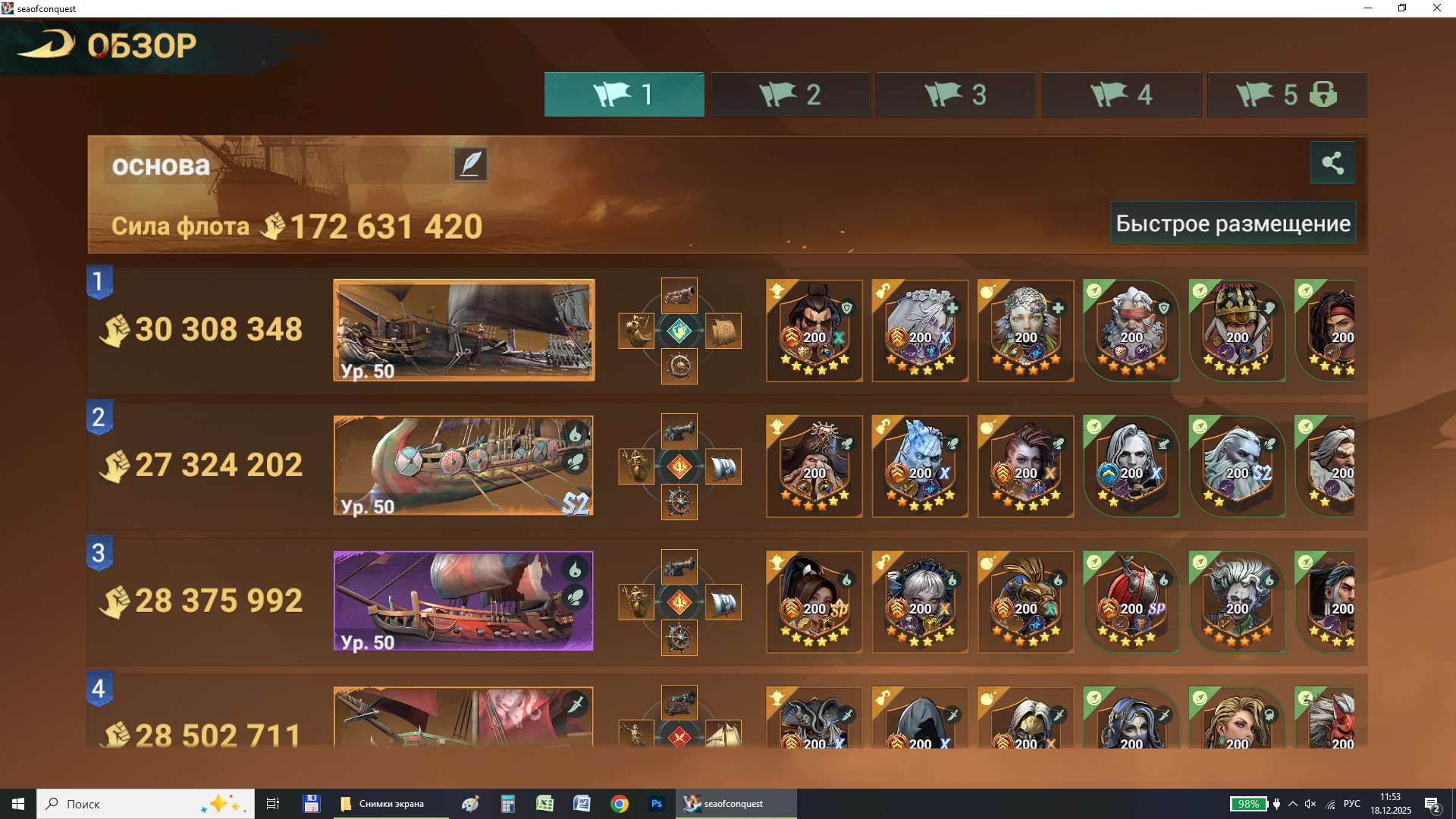The width and height of the screenshot is (1456, 819).
Task: Open the figurehead slot of fleet 1
Action: 637,331
